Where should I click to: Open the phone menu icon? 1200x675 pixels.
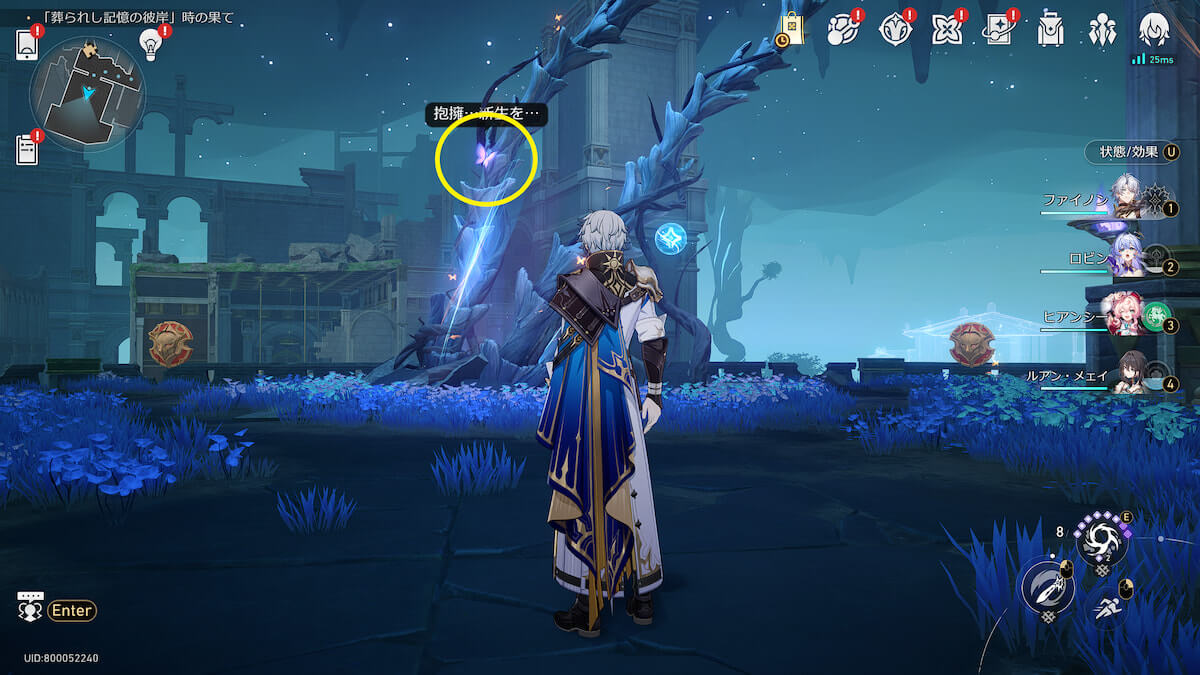click(x=27, y=44)
